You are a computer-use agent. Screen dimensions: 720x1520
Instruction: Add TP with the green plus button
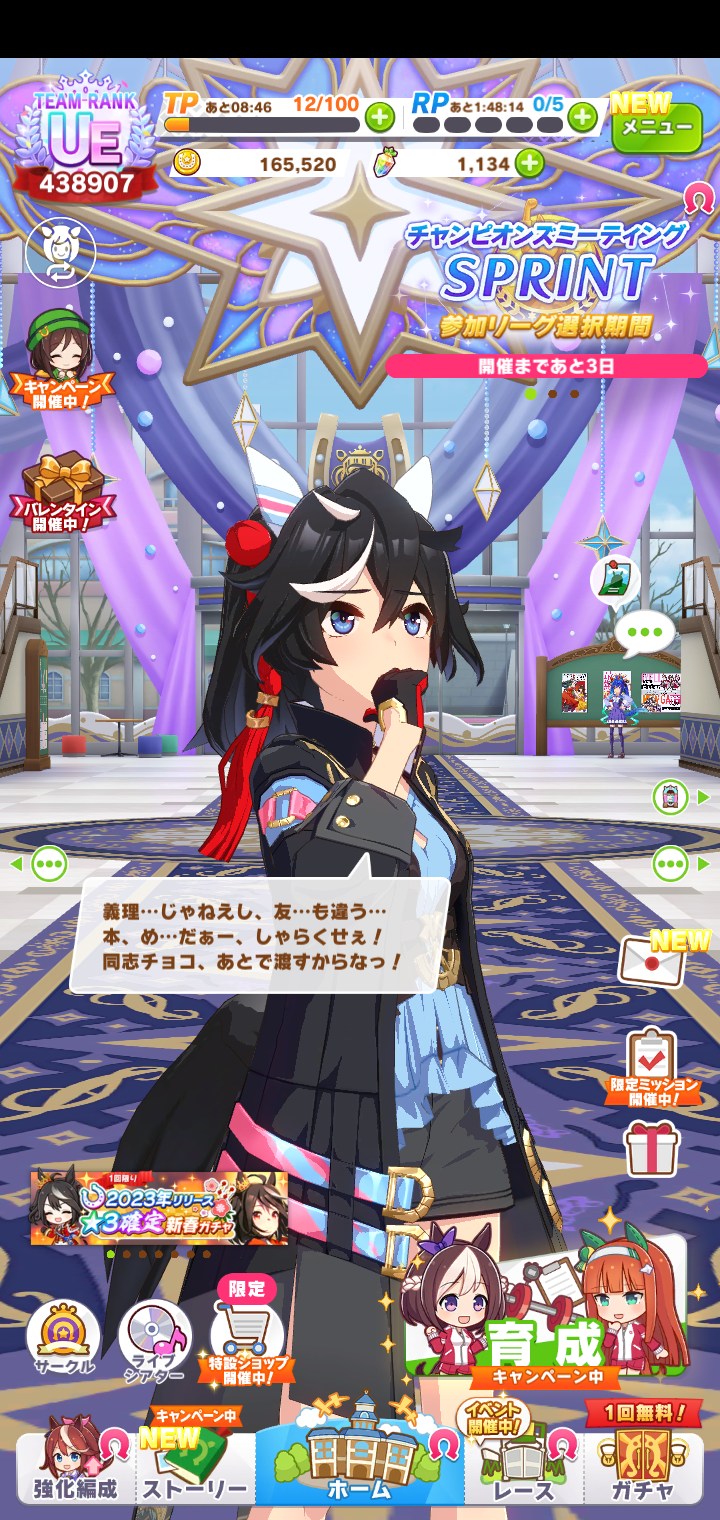tap(379, 118)
